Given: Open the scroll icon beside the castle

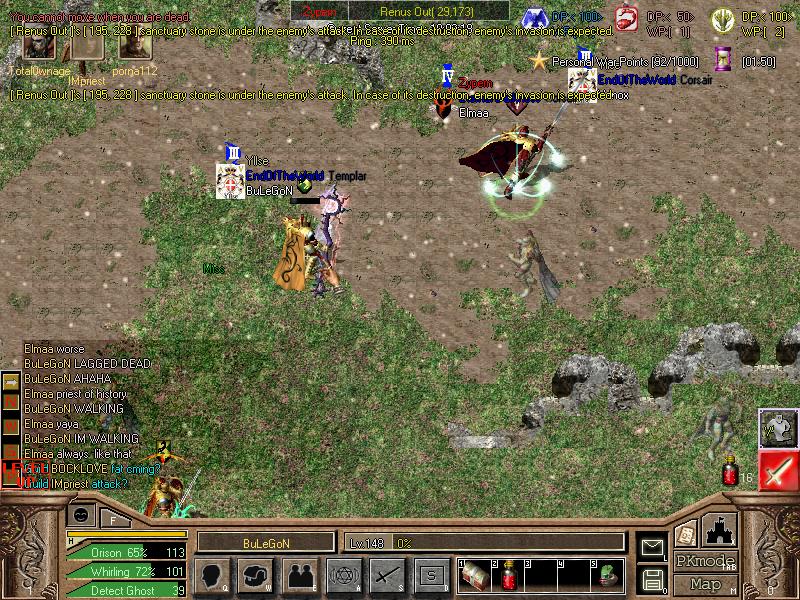Looking at the screenshot, I should click(x=685, y=533).
